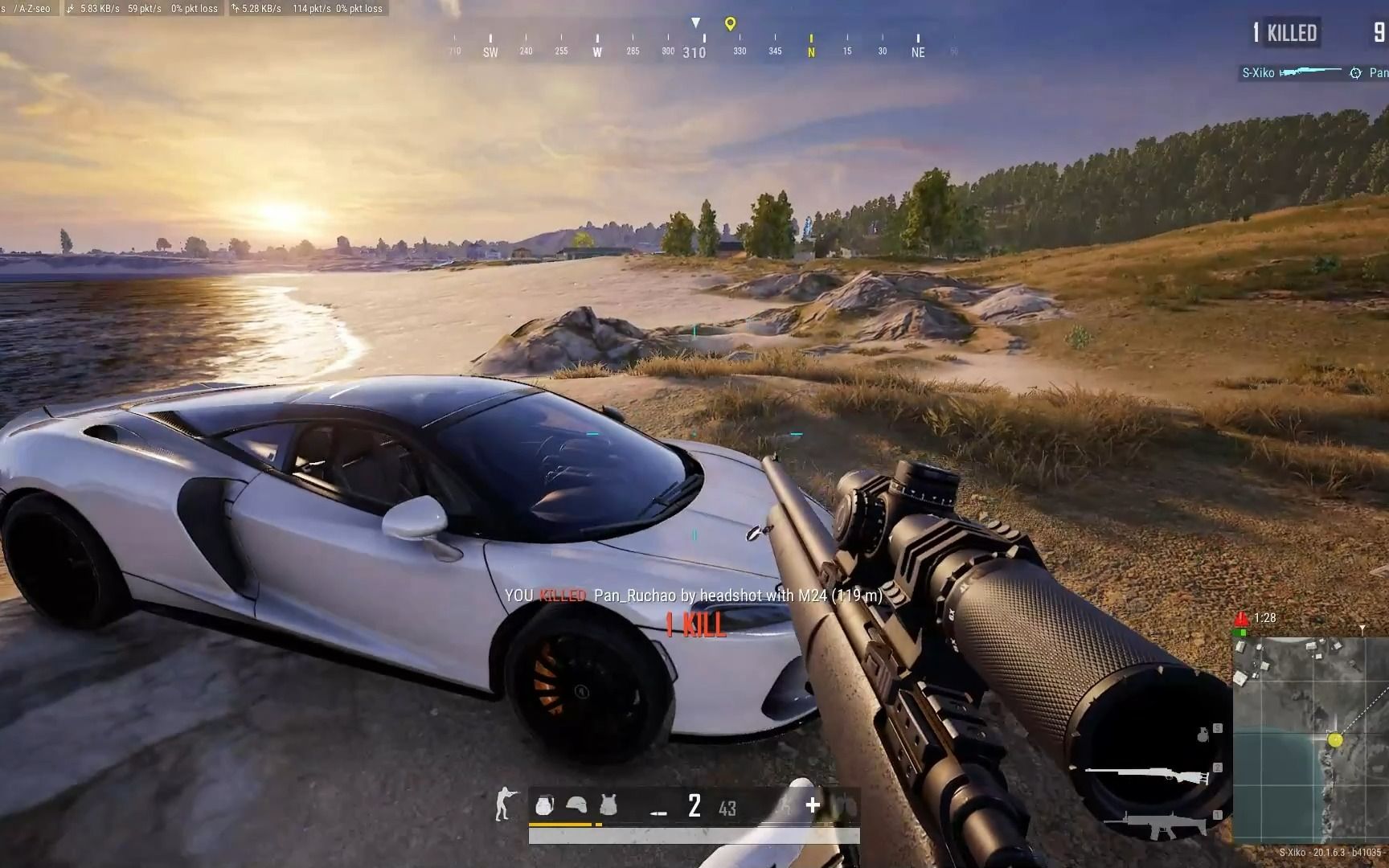Click the white plus healing icon
1389x868 pixels.
coord(813,805)
